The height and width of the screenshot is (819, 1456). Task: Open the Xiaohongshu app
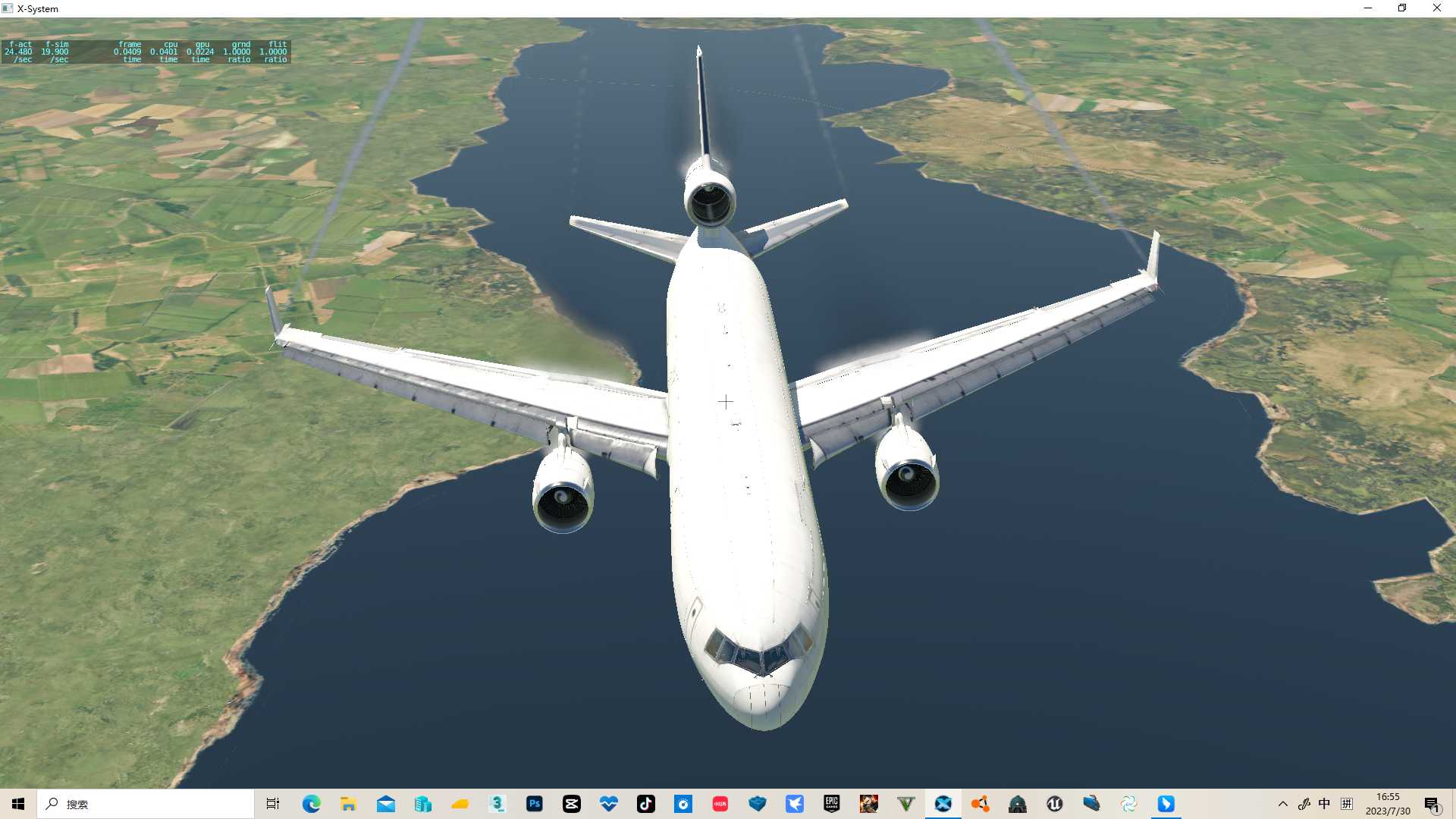tap(721, 804)
